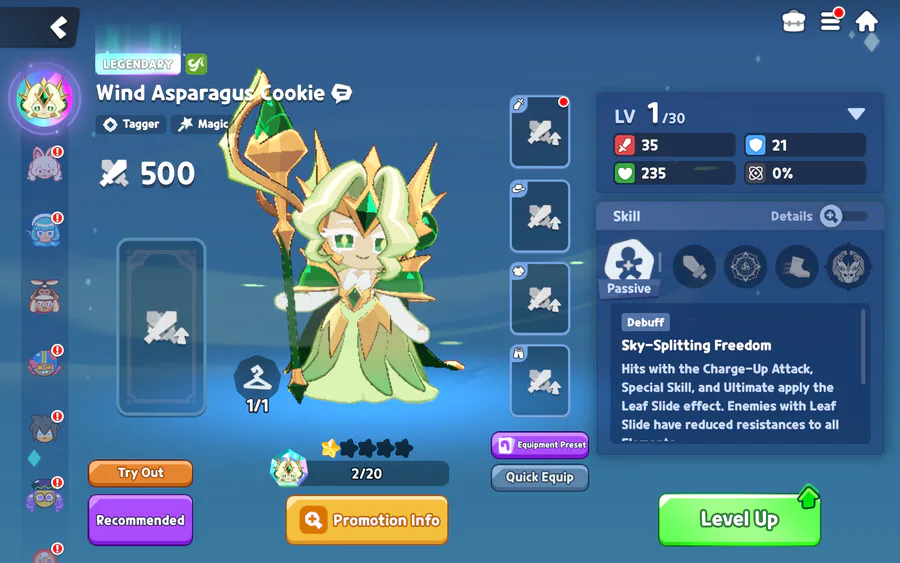
Task: Expand the level stats dropdown arrow
Action: [856, 114]
